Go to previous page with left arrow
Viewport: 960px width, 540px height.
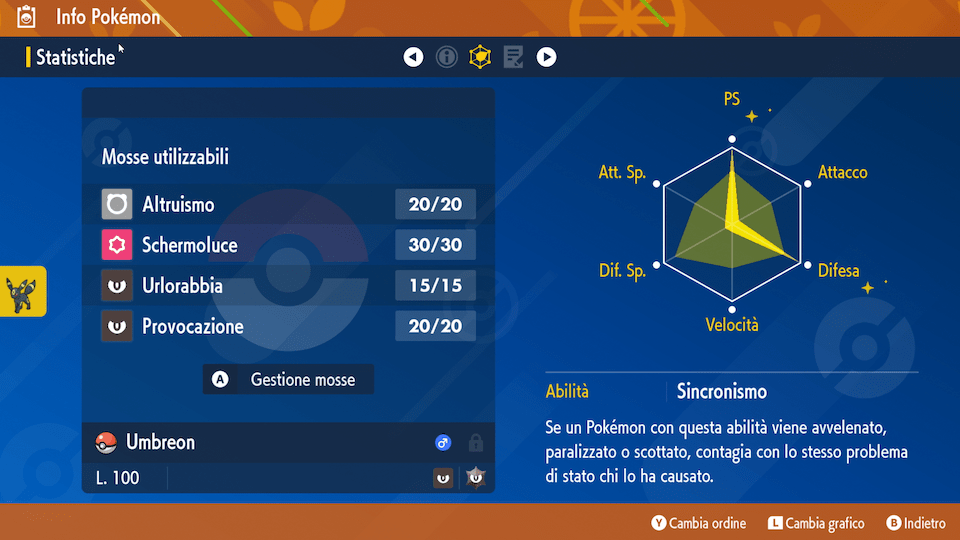[x=413, y=57]
